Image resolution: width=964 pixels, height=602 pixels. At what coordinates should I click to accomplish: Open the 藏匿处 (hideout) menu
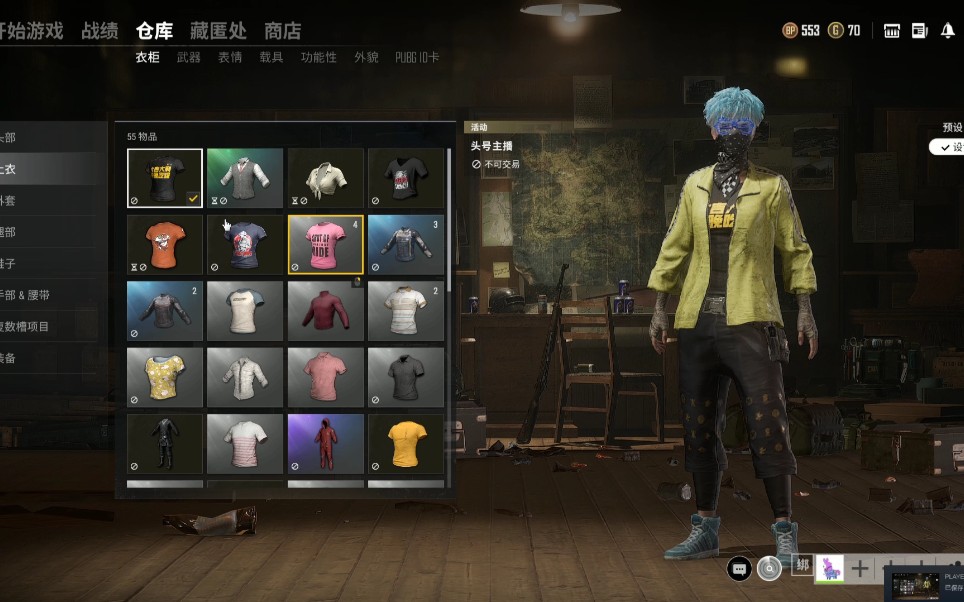pos(218,31)
